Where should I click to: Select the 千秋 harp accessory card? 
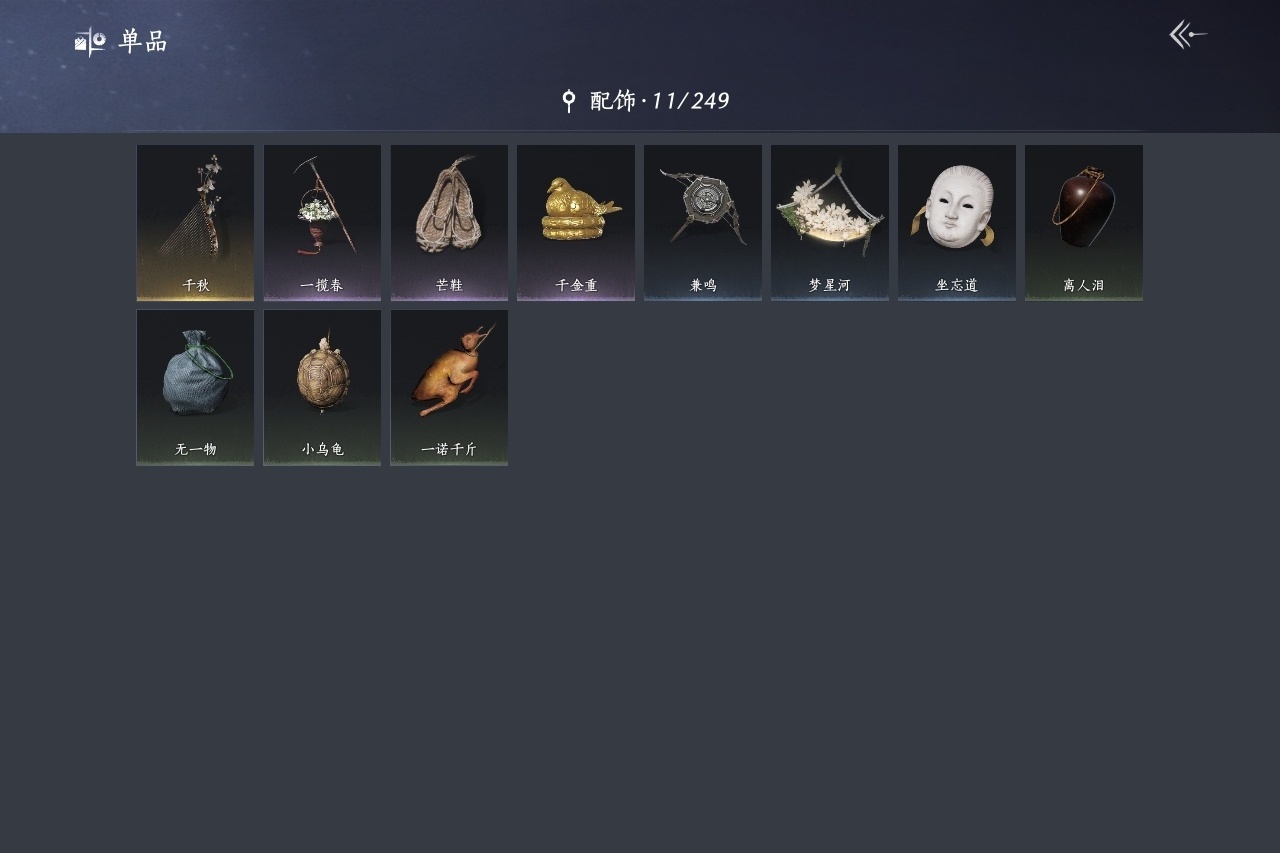tap(195, 222)
